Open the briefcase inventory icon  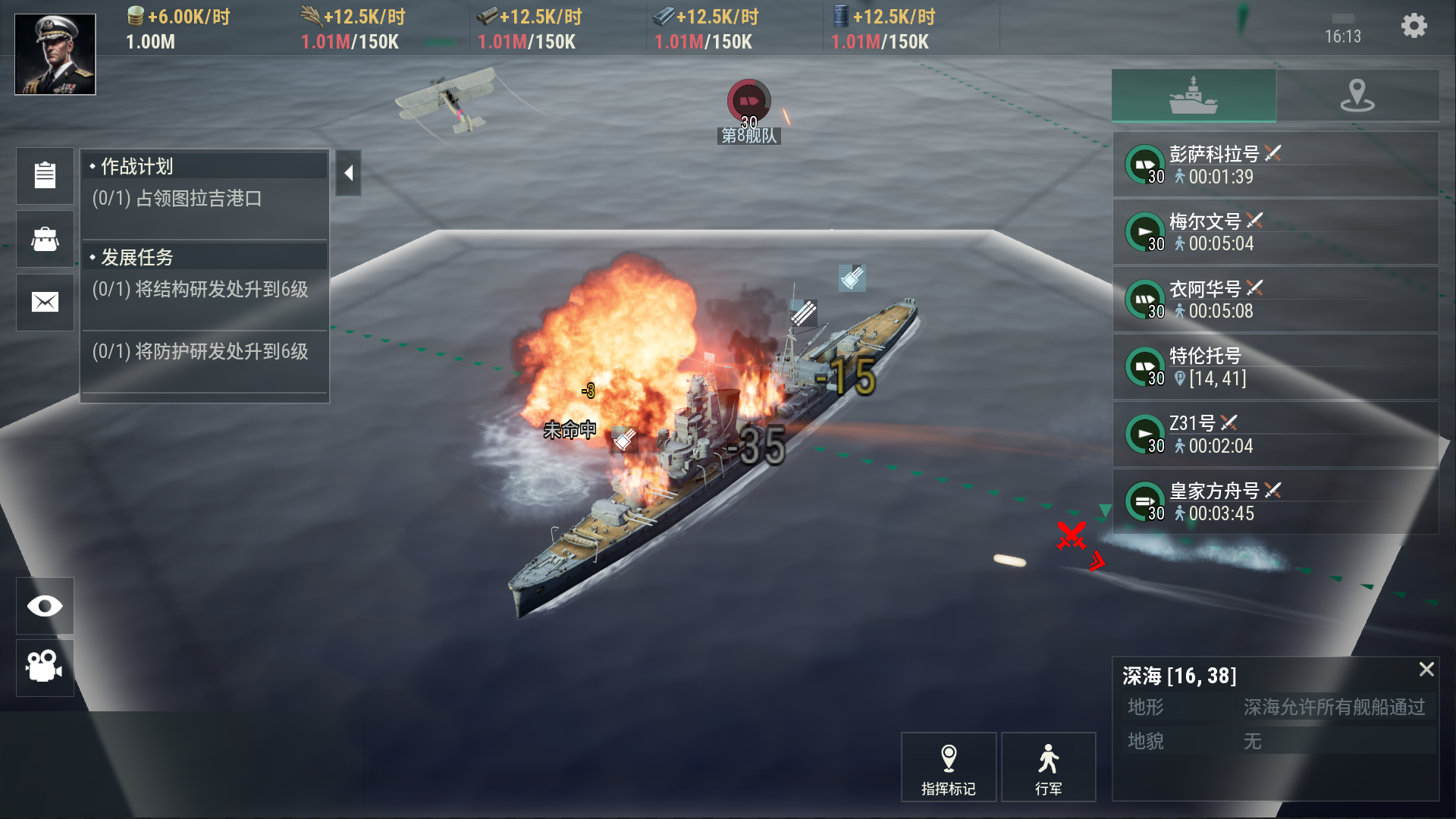point(45,239)
